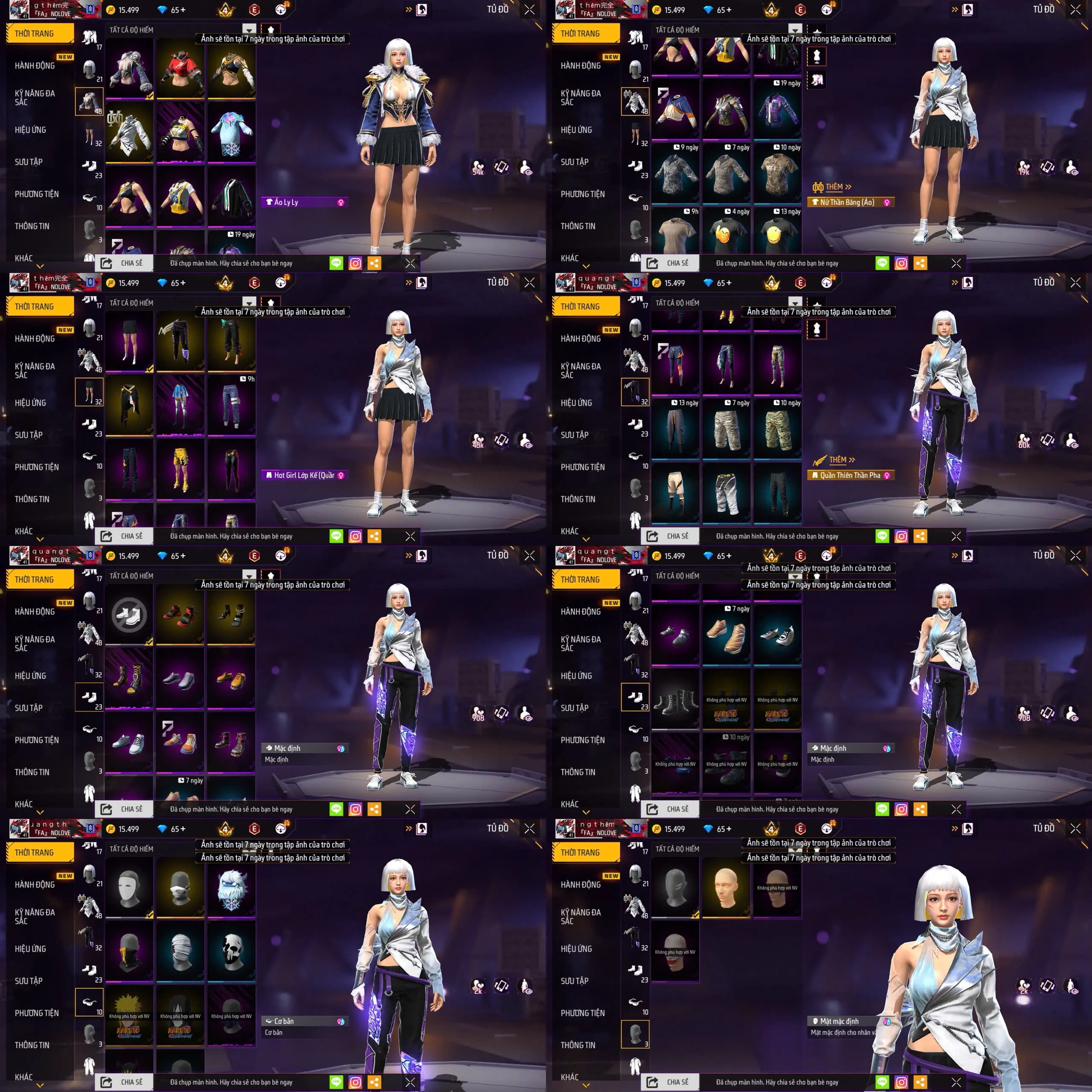Share the screenshot via the Instagram icon

pos(355,263)
